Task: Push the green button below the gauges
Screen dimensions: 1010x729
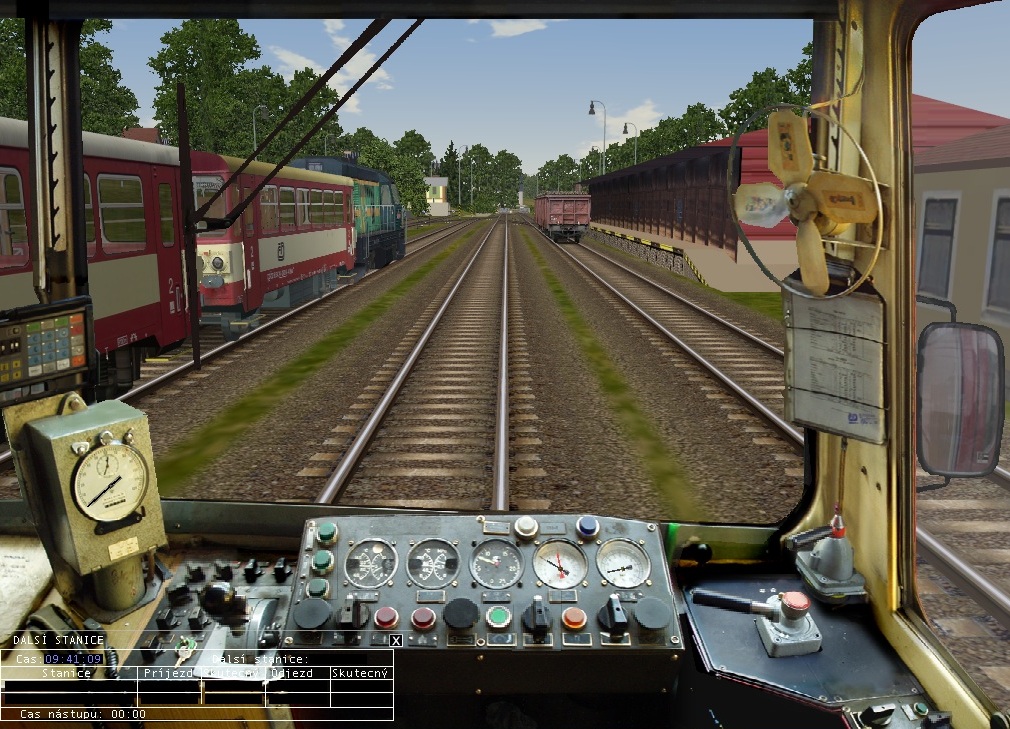Action: [498, 616]
